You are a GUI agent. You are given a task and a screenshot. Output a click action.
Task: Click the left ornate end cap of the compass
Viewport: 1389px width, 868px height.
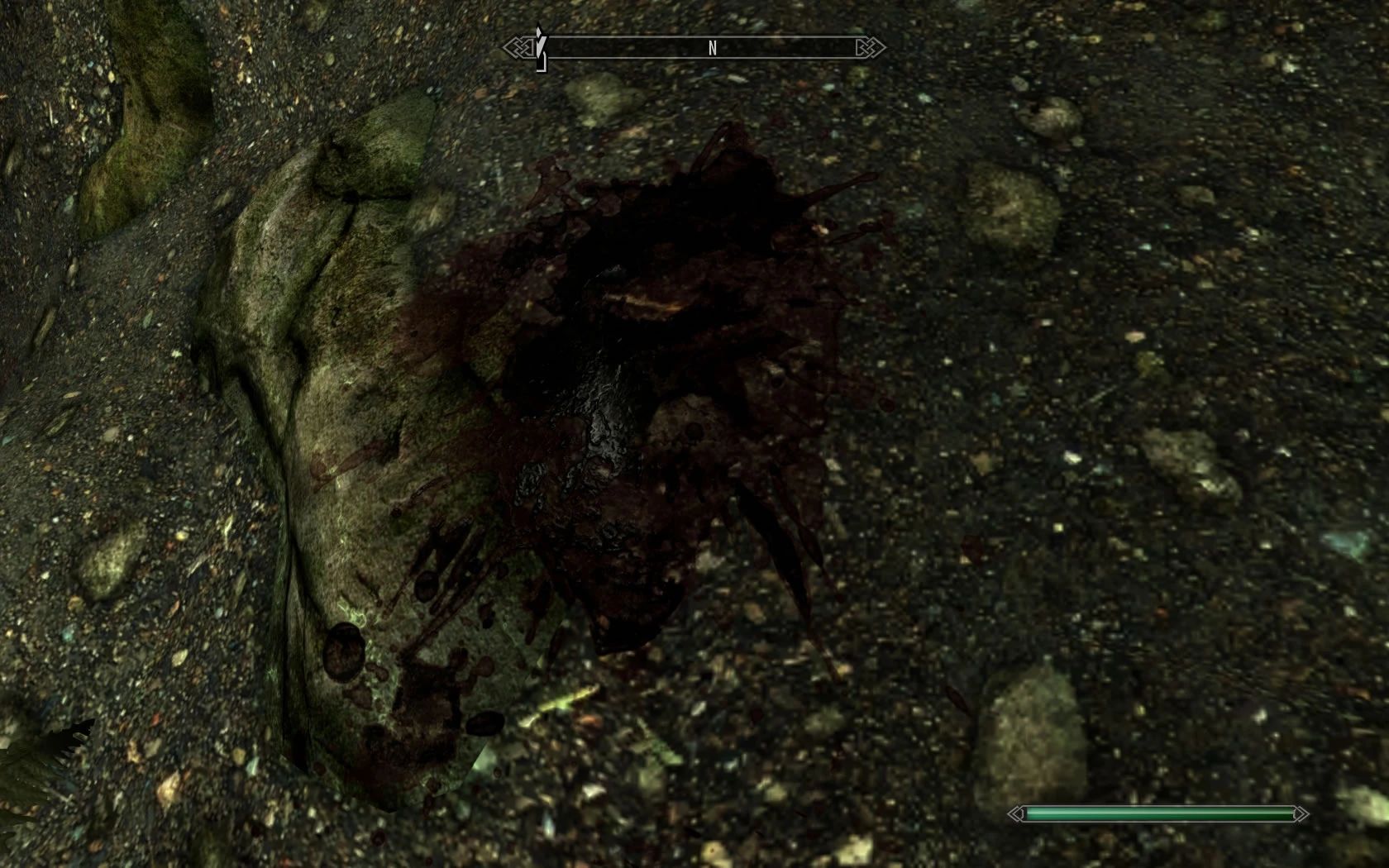(519, 48)
